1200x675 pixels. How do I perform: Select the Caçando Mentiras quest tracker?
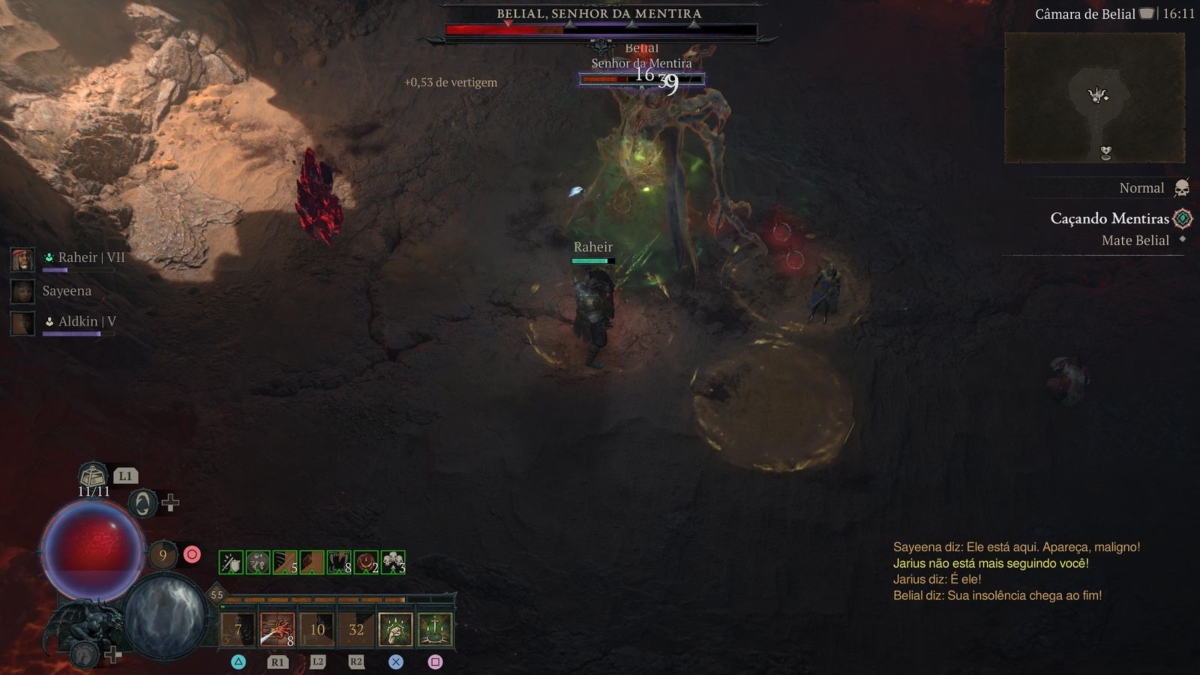pyautogui.click(x=1109, y=218)
